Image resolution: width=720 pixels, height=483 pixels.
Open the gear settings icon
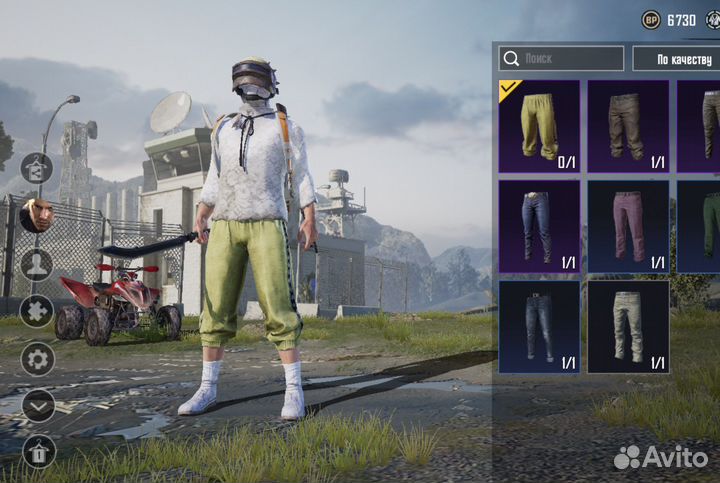pyautogui.click(x=37, y=359)
